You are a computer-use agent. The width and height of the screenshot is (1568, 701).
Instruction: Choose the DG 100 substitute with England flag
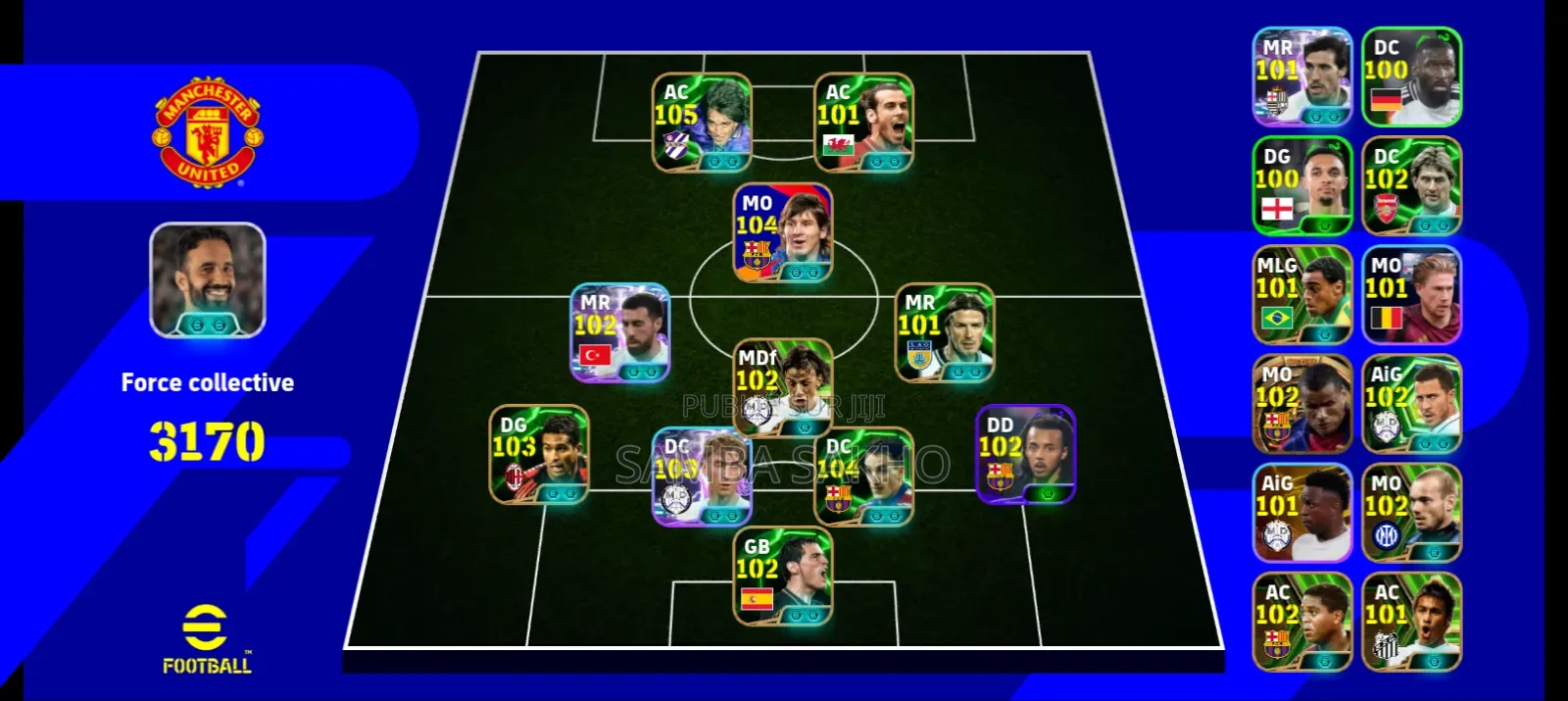pyautogui.click(x=1302, y=185)
